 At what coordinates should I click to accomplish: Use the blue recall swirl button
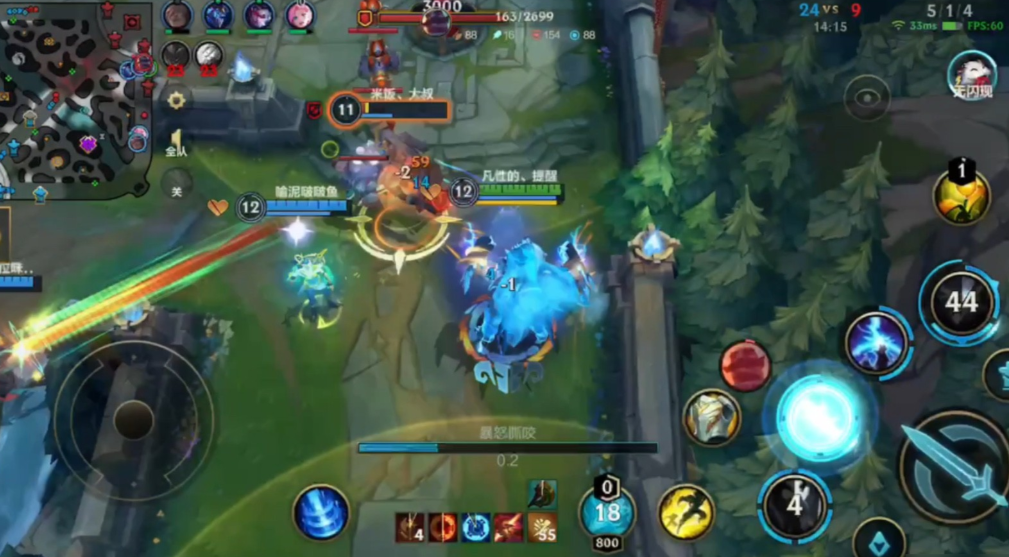point(321,513)
